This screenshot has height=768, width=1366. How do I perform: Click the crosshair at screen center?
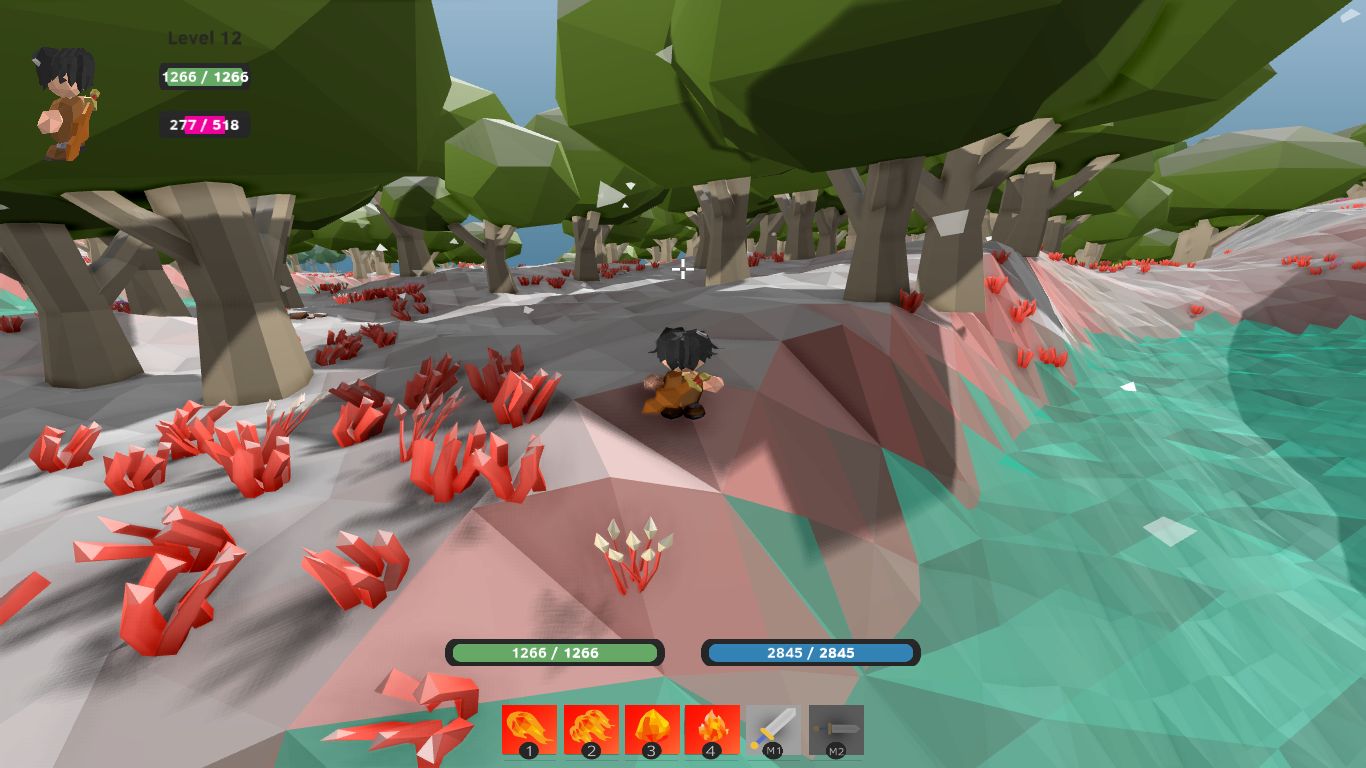(683, 270)
